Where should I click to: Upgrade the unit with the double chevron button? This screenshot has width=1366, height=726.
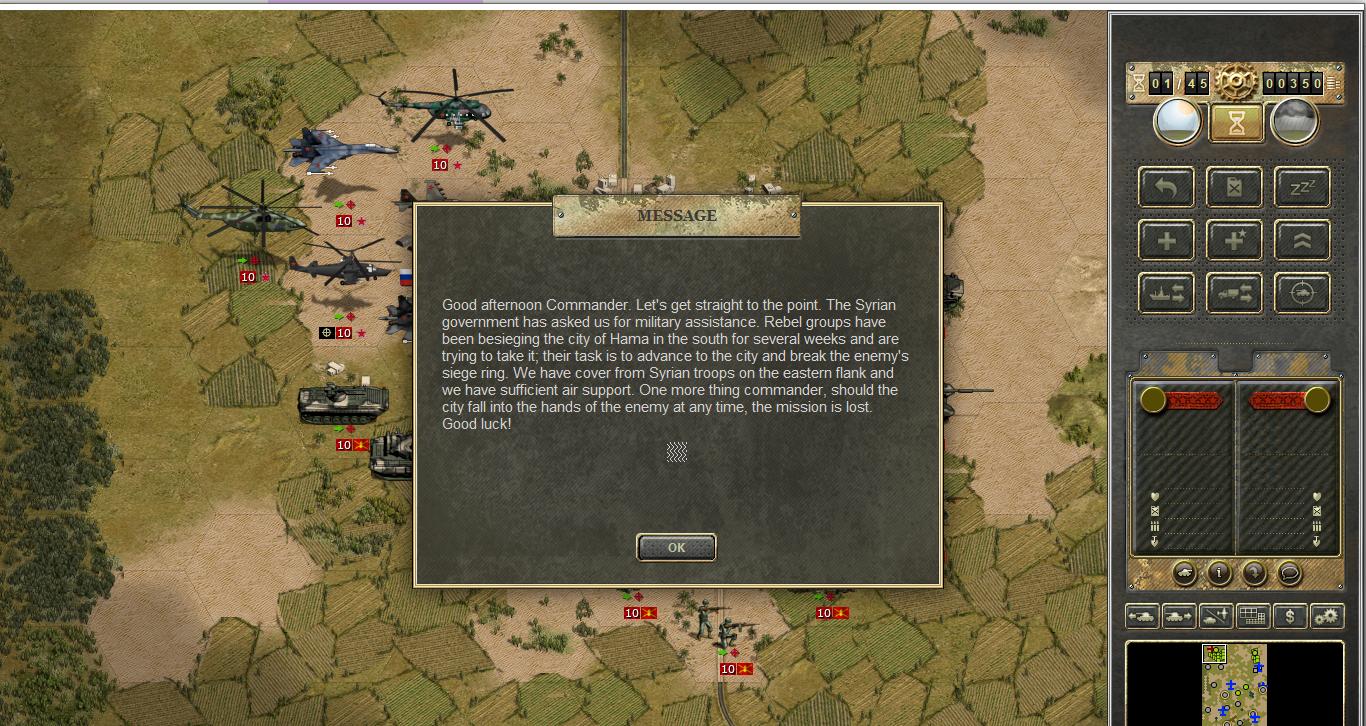(1302, 240)
